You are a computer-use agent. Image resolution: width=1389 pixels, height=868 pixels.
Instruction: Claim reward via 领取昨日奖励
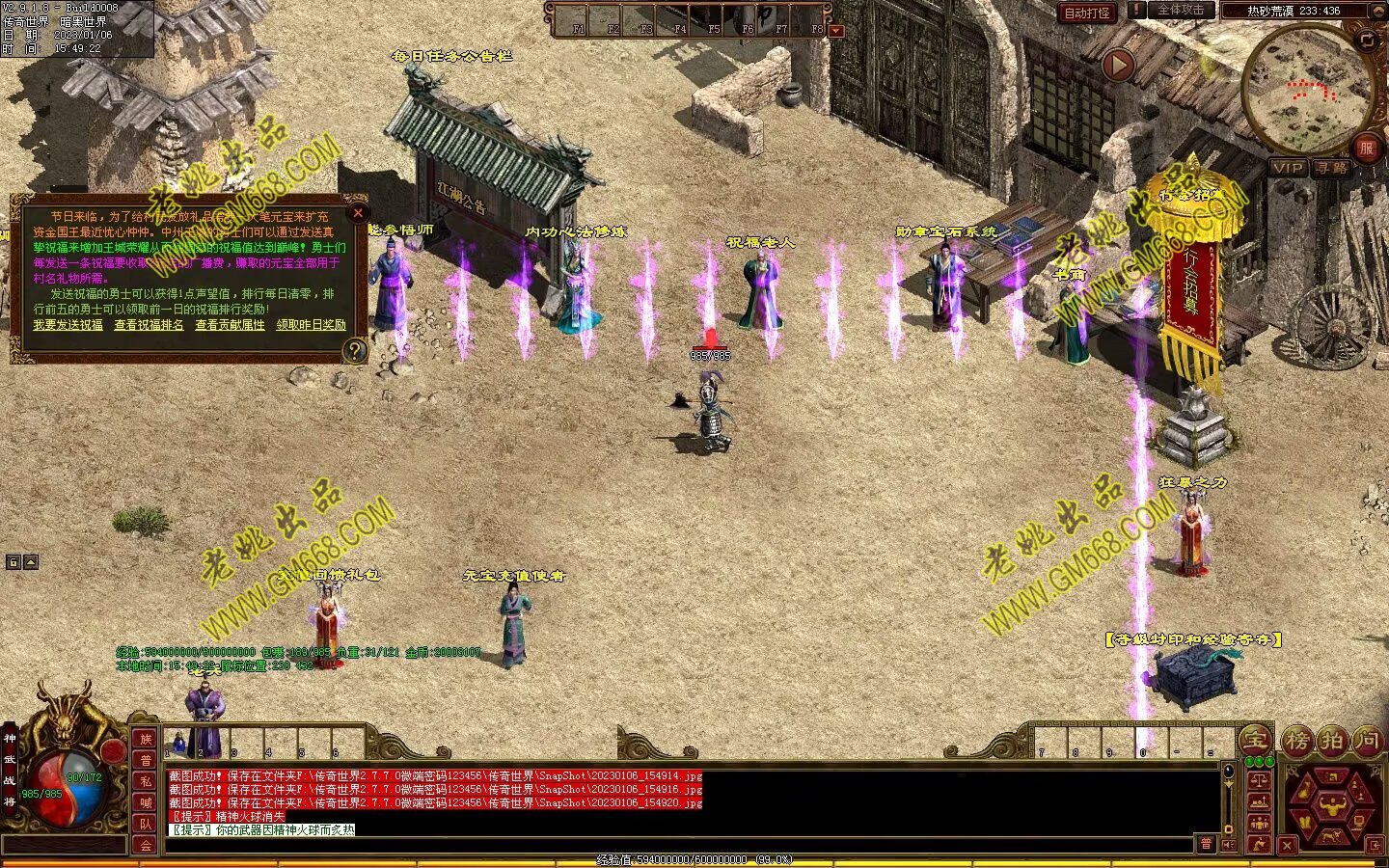click(x=311, y=325)
